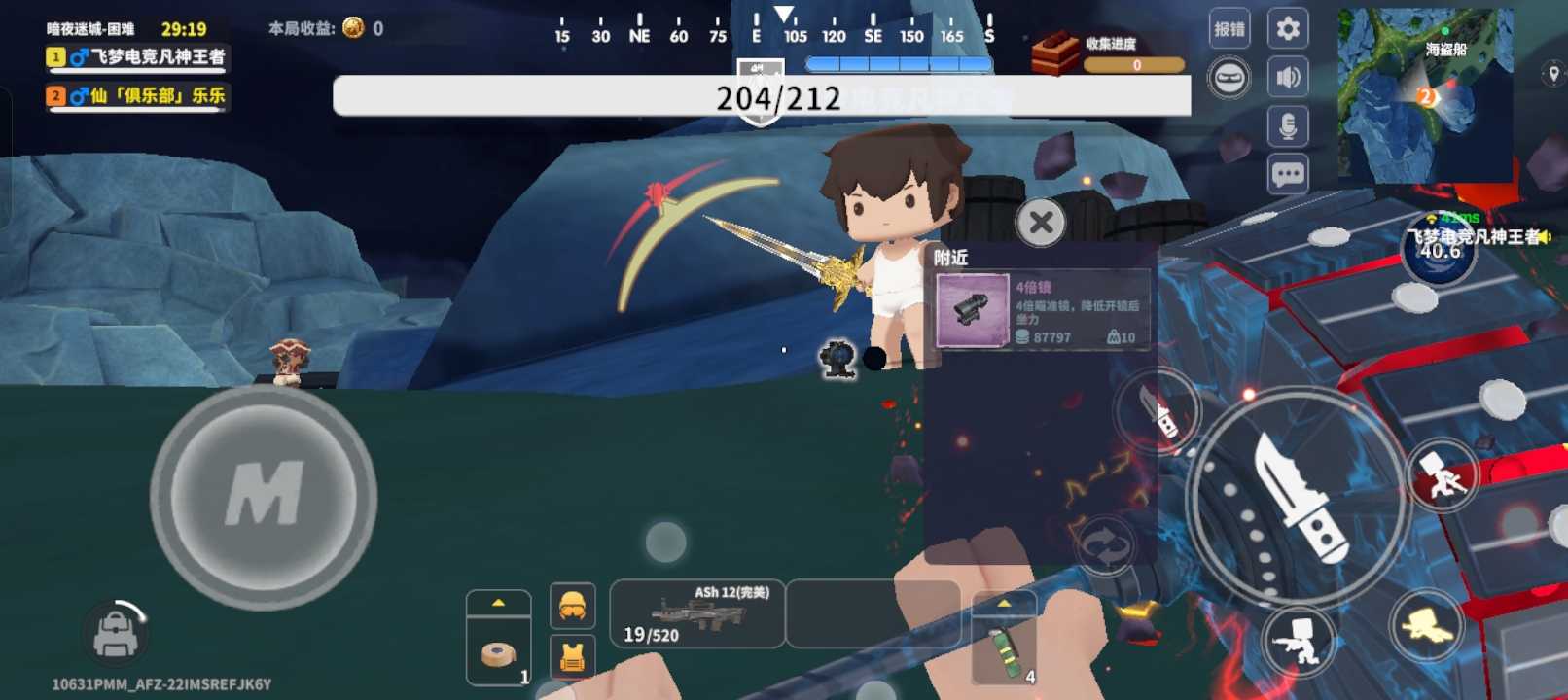1568x700 pixels.
Task: Activate the prone stance button
Action: 1426,627
